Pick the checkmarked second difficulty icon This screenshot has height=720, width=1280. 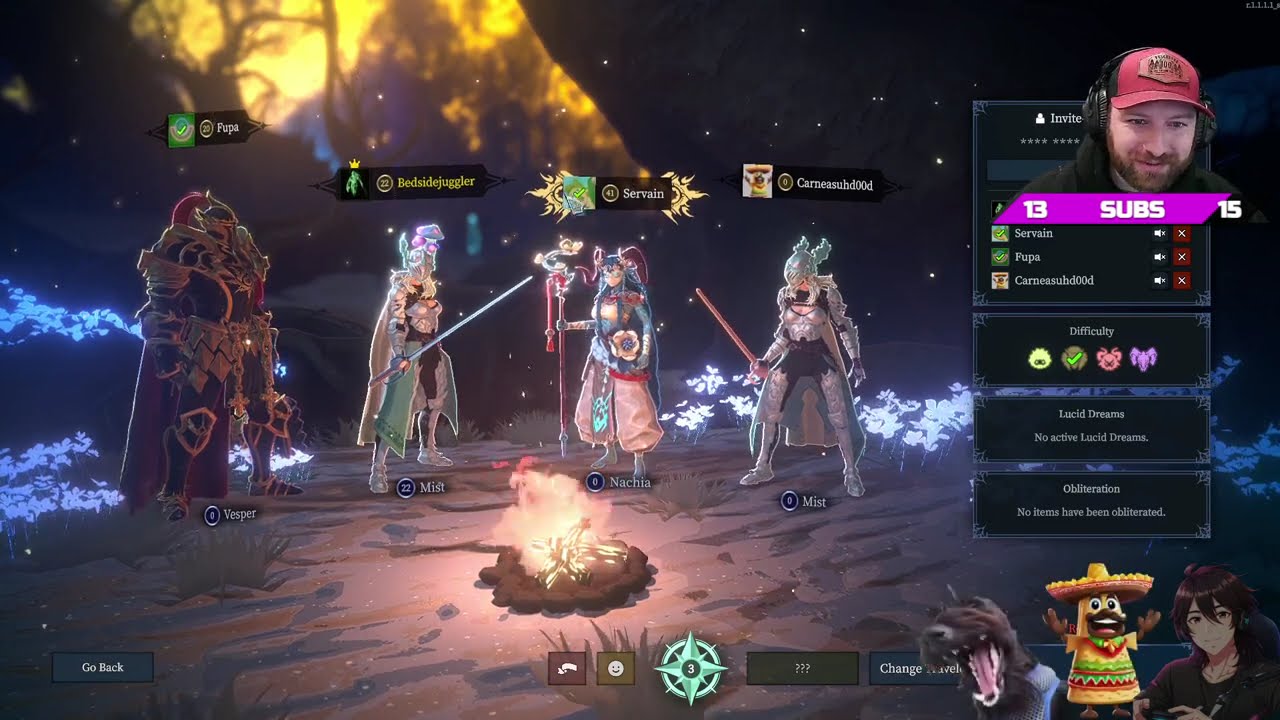(1074, 358)
